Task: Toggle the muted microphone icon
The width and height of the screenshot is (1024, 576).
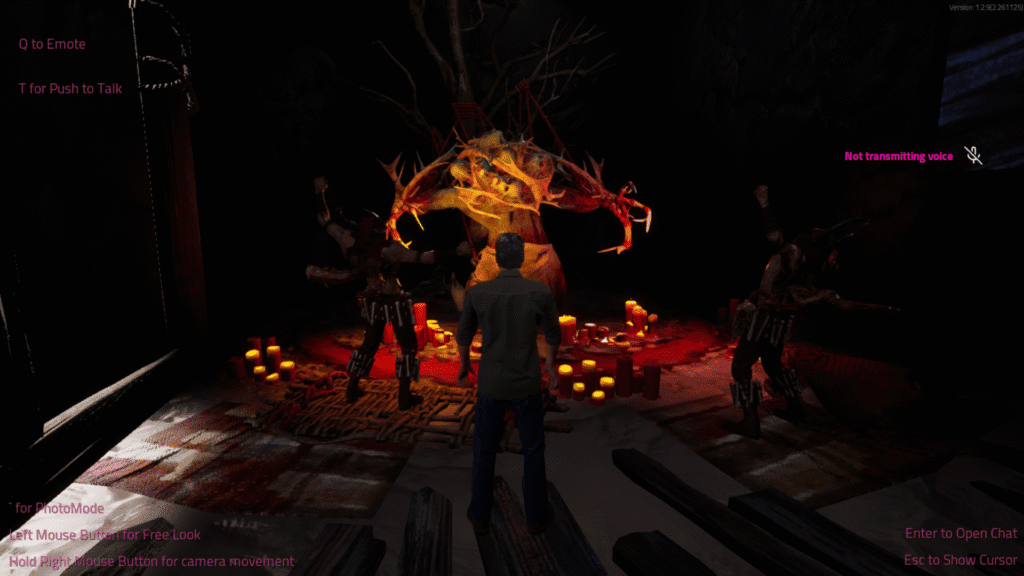Action: [x=972, y=155]
